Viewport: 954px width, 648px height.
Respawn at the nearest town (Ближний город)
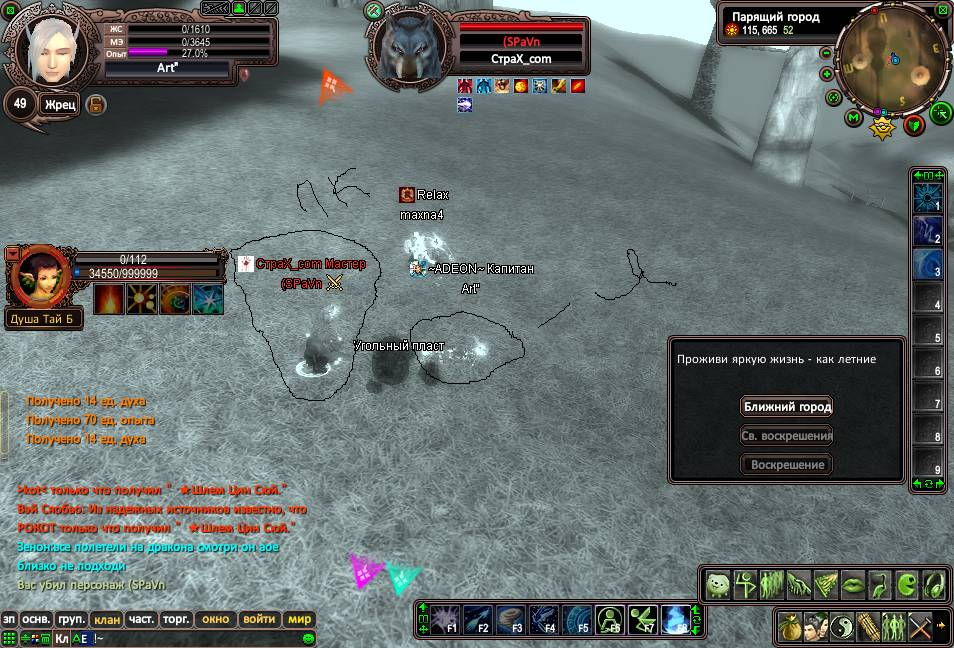787,407
